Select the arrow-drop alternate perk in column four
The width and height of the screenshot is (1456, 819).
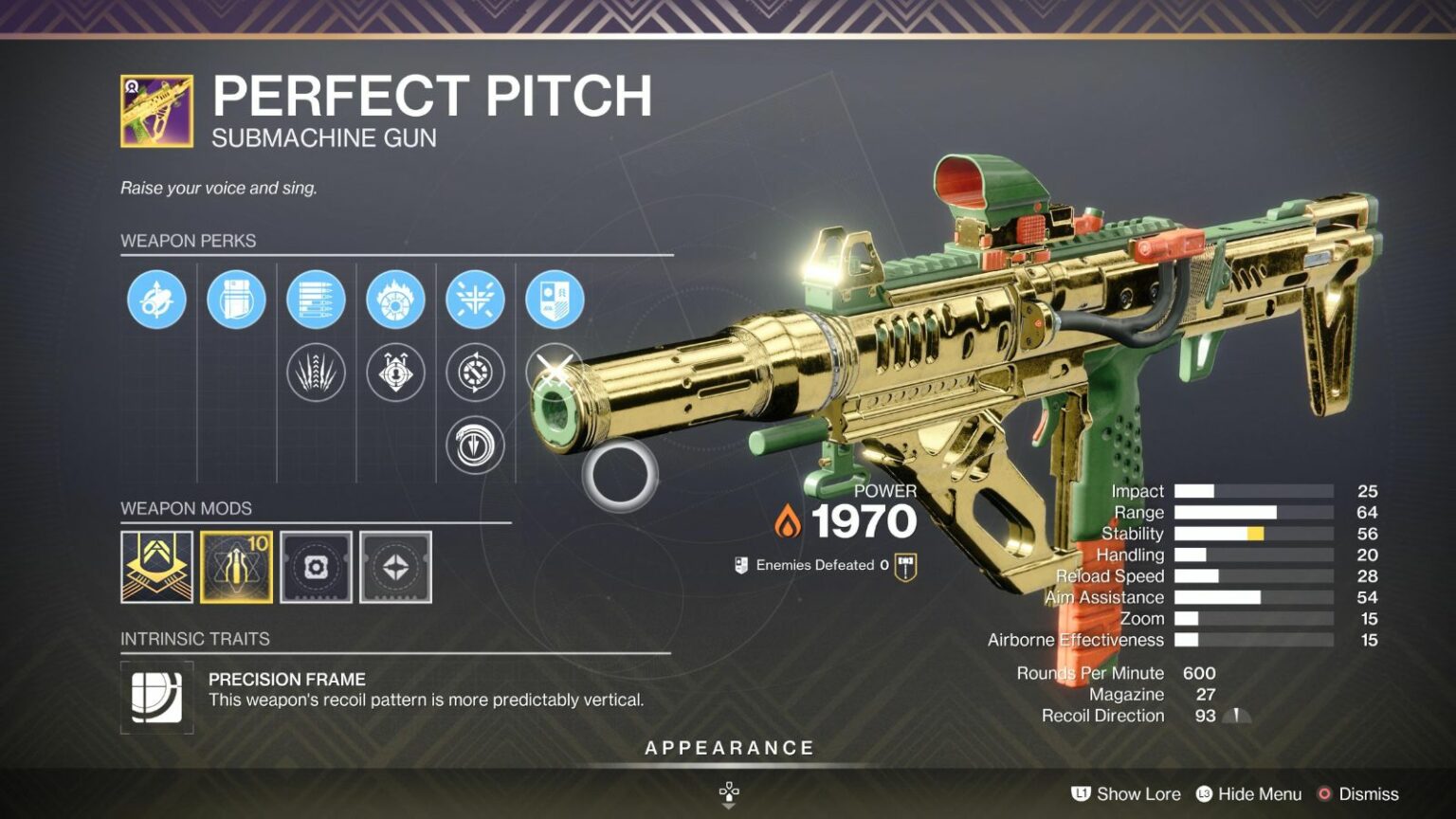(x=396, y=372)
